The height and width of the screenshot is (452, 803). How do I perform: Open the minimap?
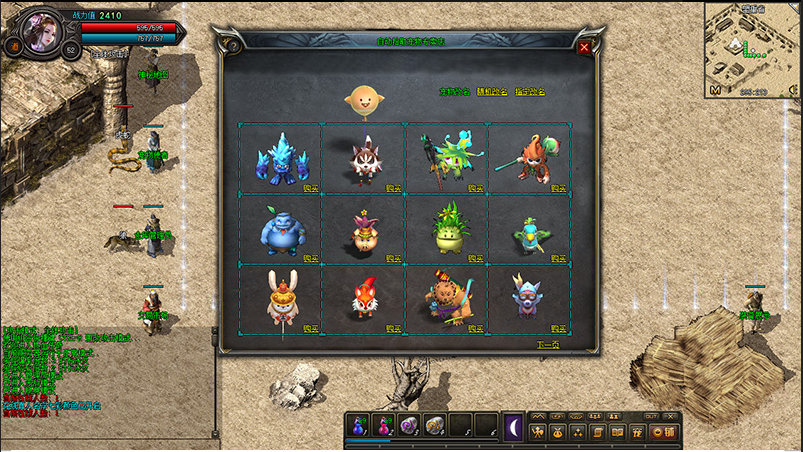point(748,45)
